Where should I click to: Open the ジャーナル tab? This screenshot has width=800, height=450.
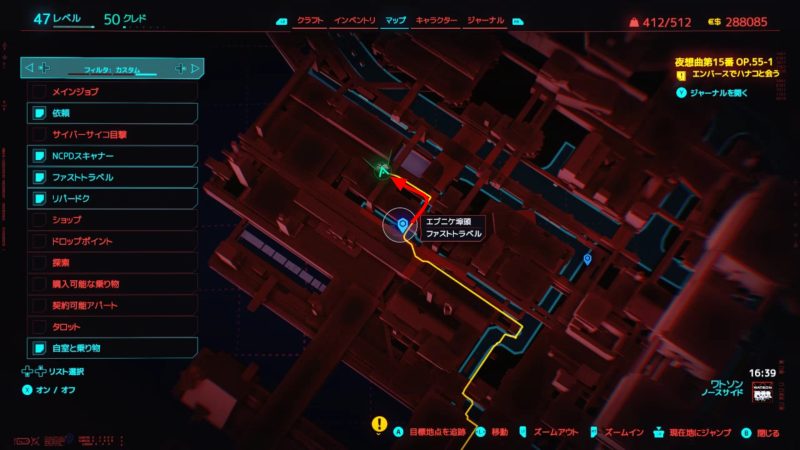click(x=486, y=20)
